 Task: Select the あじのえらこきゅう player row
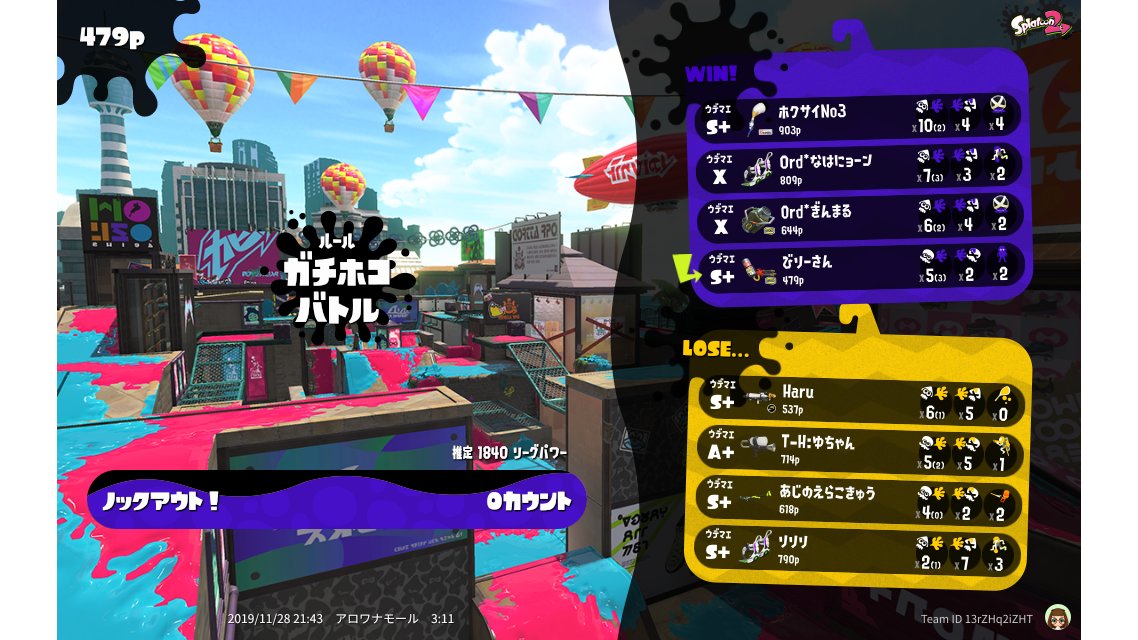coord(858,500)
